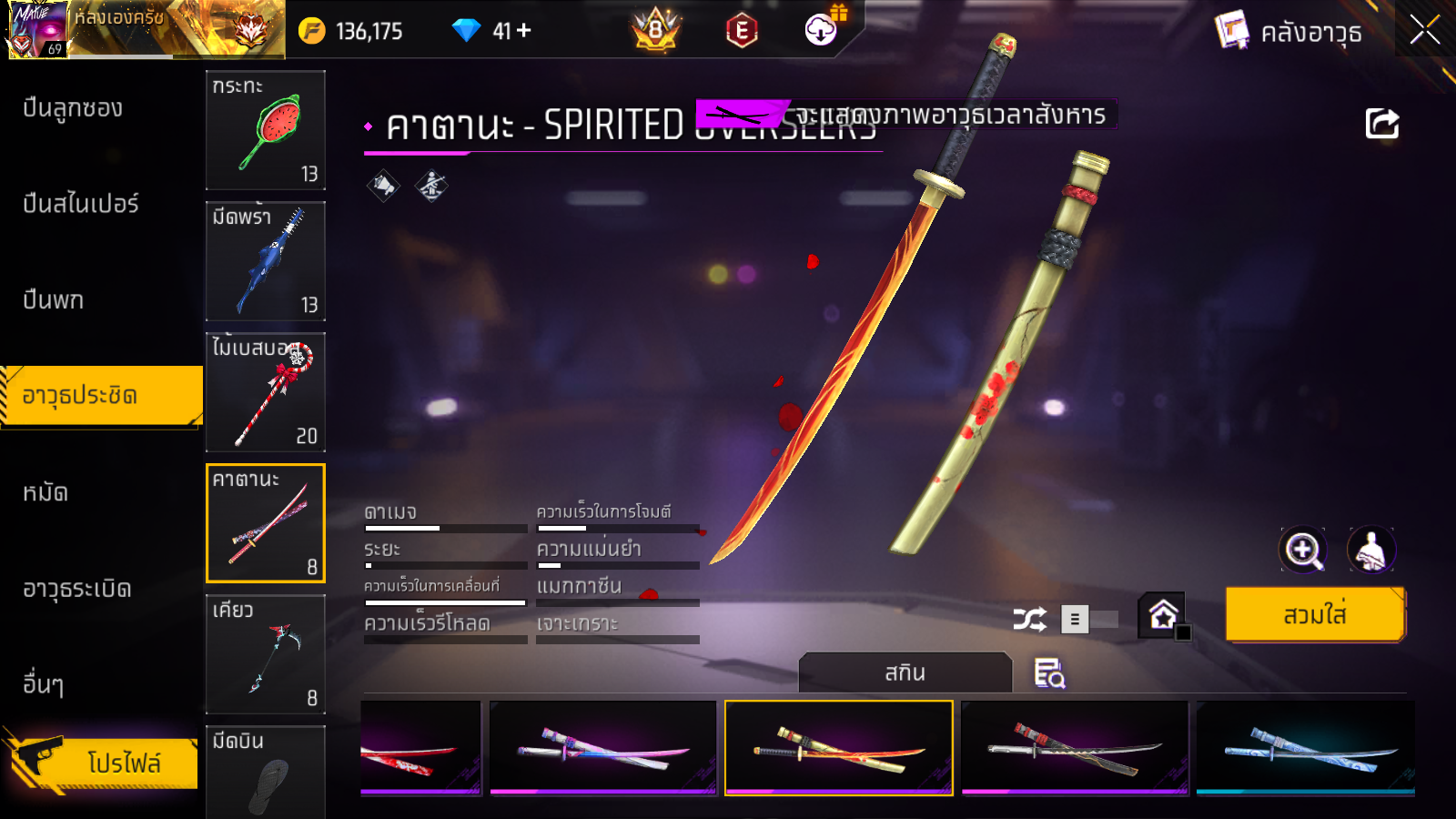This screenshot has width=1456, height=819.
Task: Select the pistol weapon category
Action: coord(54,300)
